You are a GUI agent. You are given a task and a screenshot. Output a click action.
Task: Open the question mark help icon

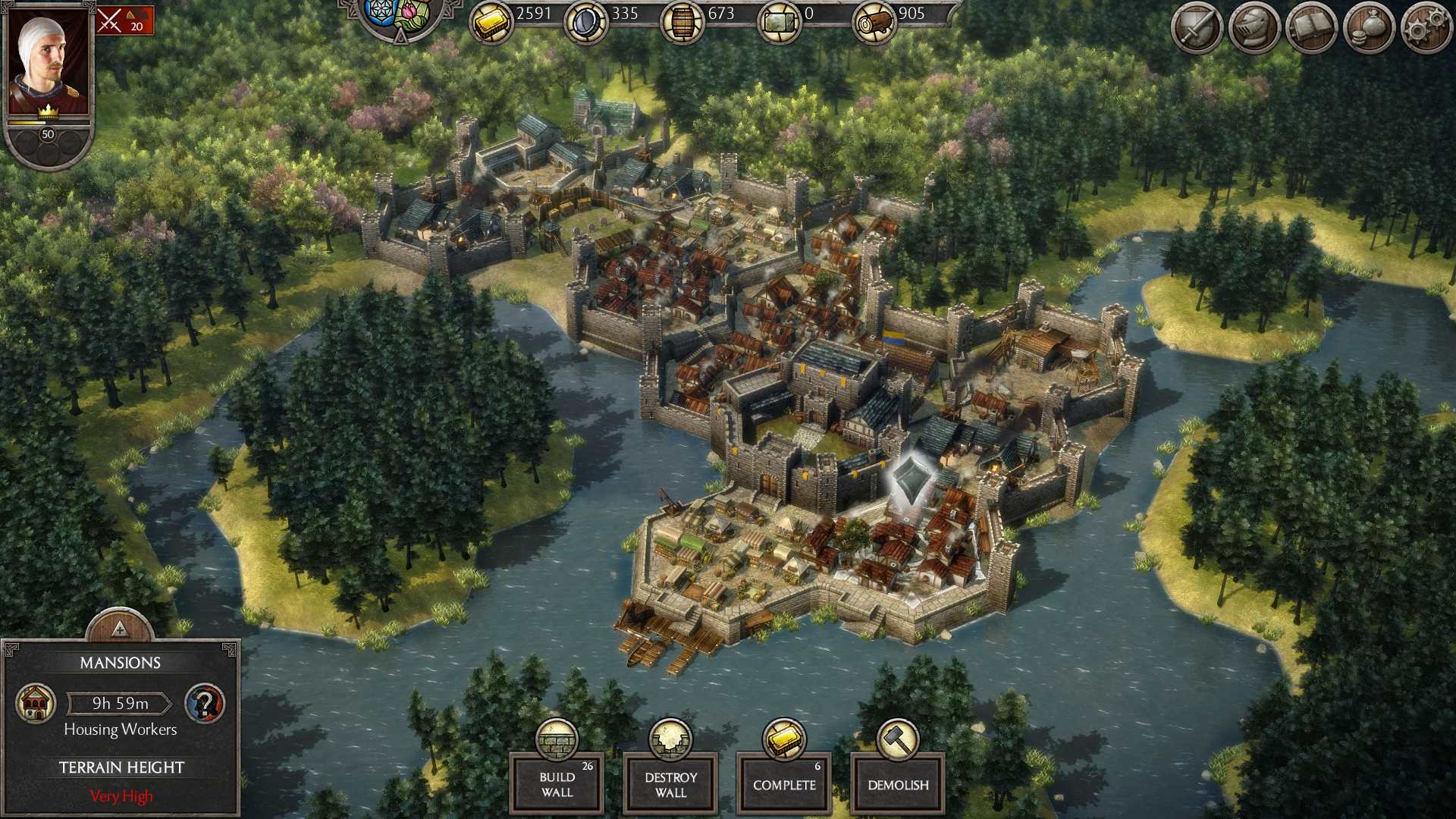tap(205, 703)
